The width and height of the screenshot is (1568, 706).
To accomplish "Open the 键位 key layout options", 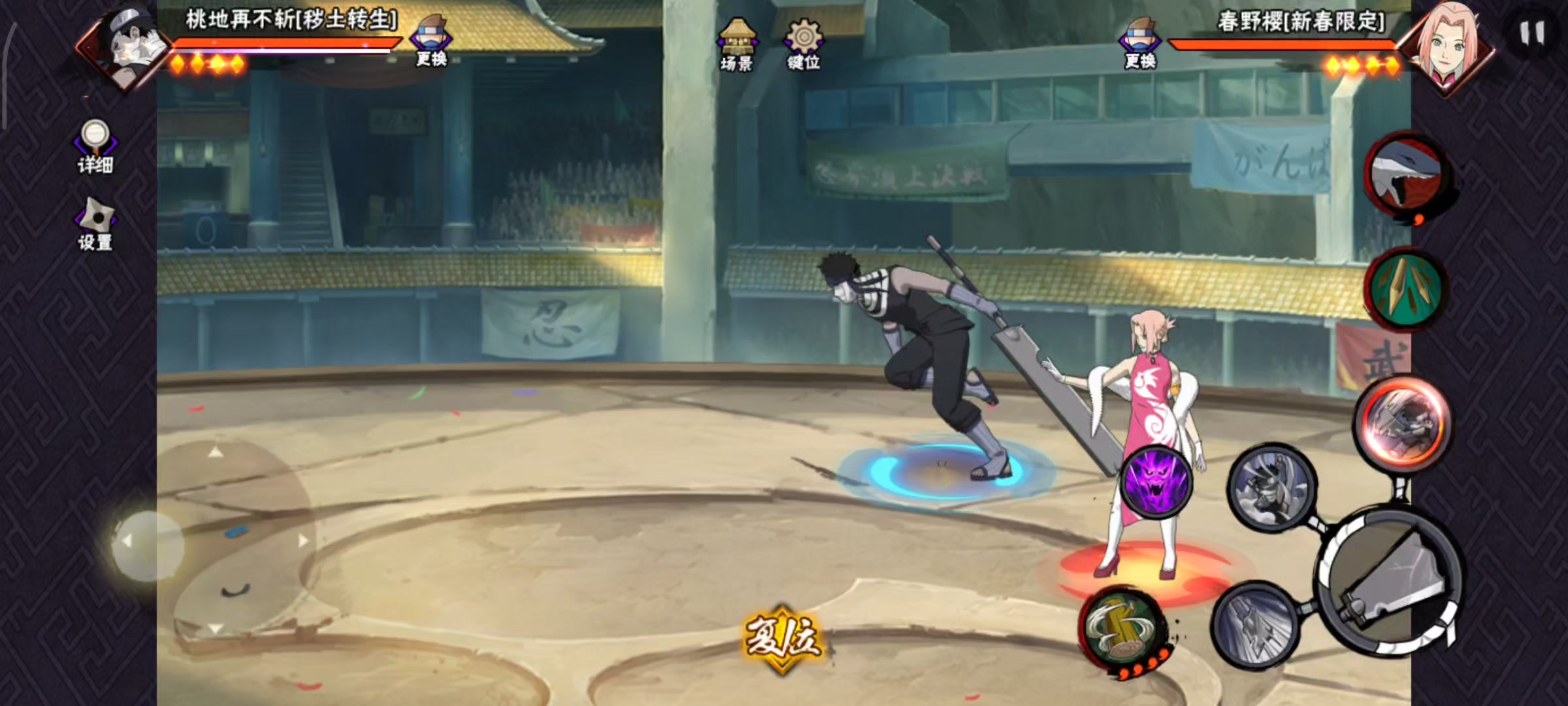I will pos(803,44).
